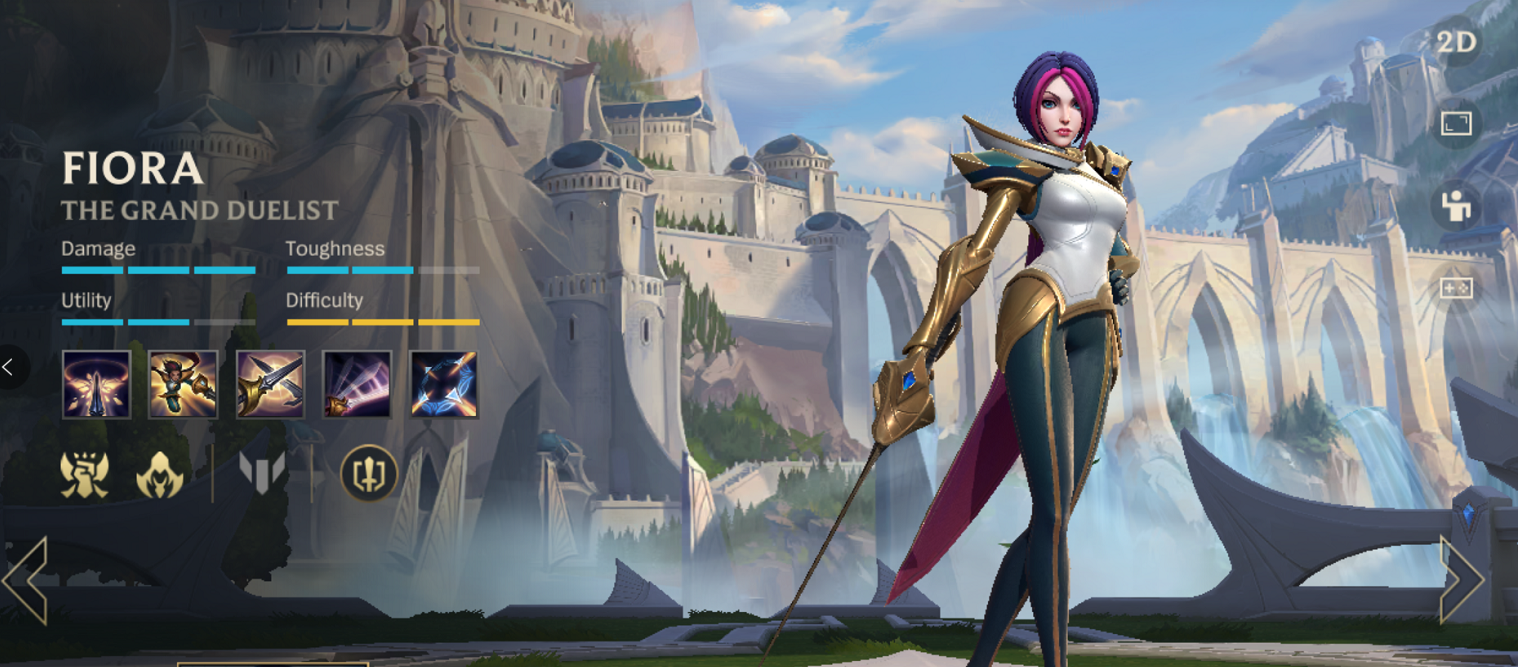Screen dimensions: 1518x667
Task: Select the gray three-bar lane icon
Action: (x=262, y=472)
